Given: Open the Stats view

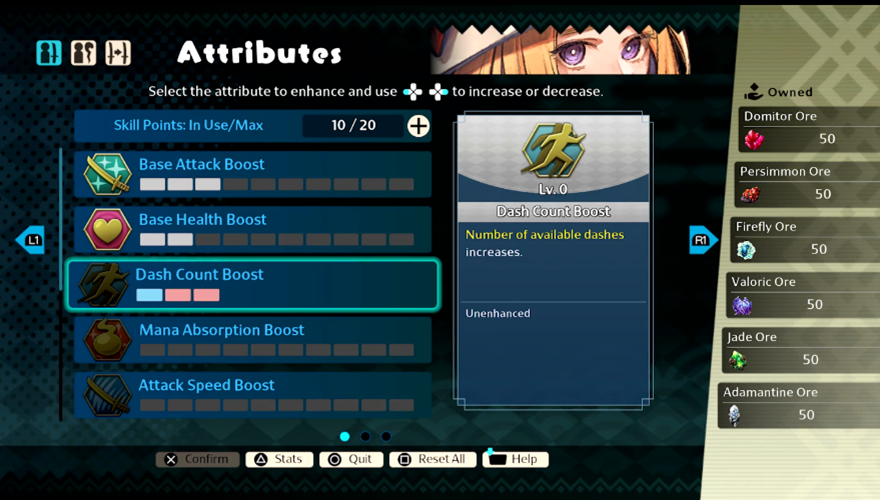Looking at the screenshot, I should (x=277, y=459).
